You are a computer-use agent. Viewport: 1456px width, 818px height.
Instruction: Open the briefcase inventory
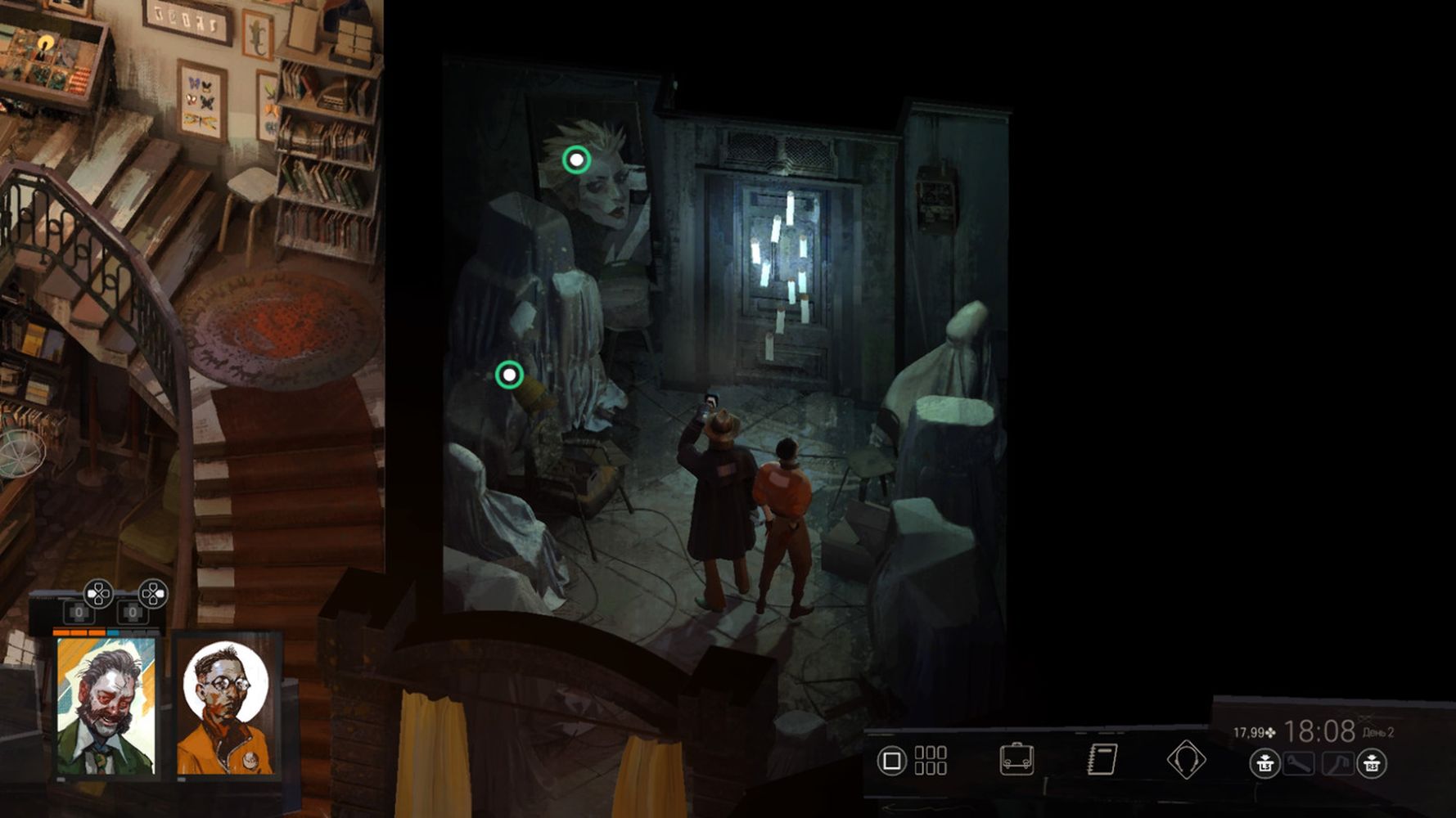1016,759
